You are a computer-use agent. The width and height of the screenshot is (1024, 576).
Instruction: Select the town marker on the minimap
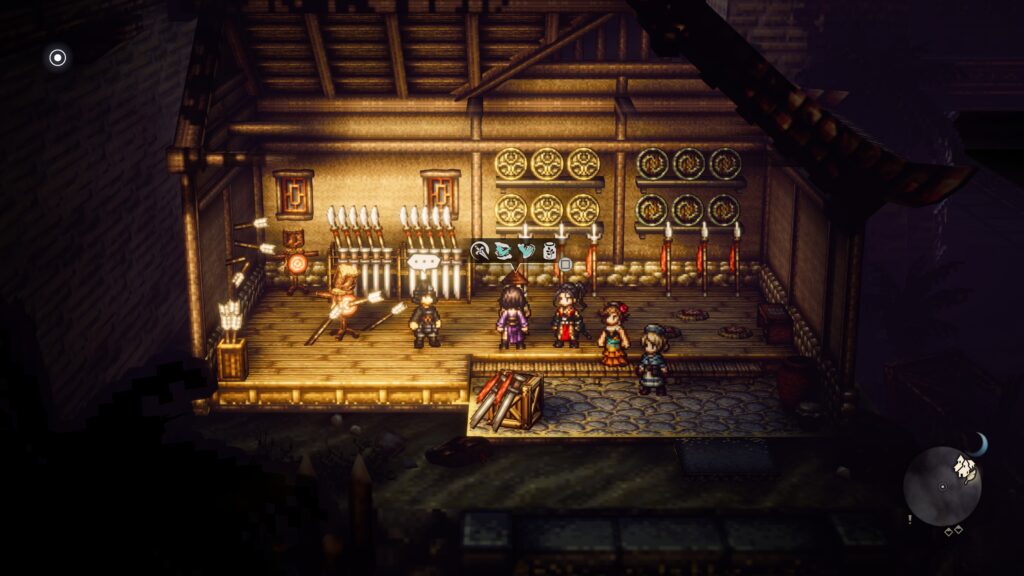click(965, 464)
